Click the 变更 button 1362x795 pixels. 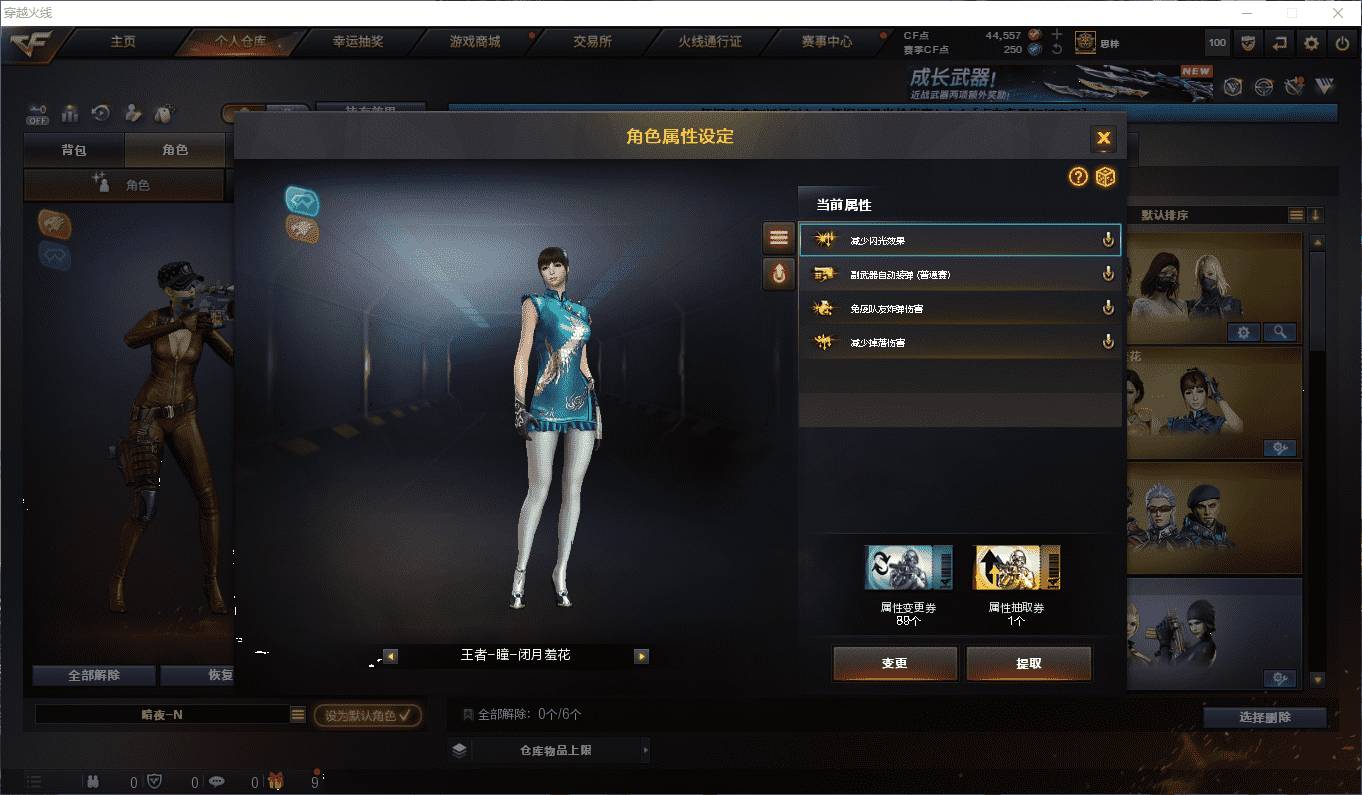click(x=893, y=663)
